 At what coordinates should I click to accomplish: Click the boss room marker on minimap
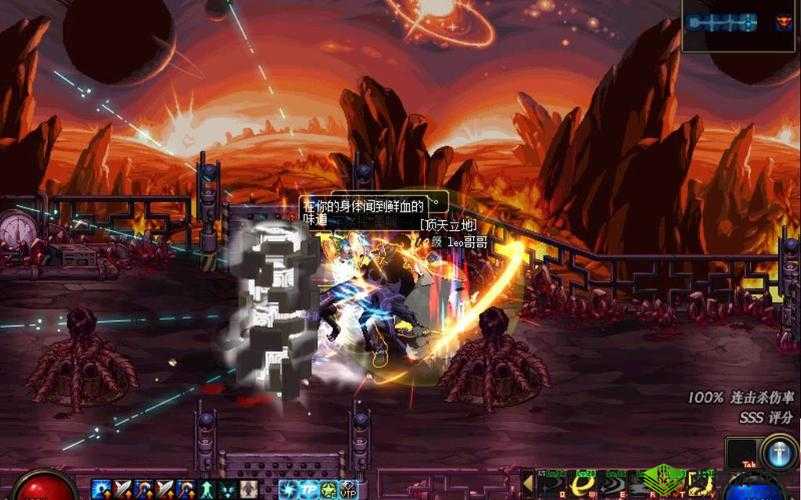pos(783,21)
